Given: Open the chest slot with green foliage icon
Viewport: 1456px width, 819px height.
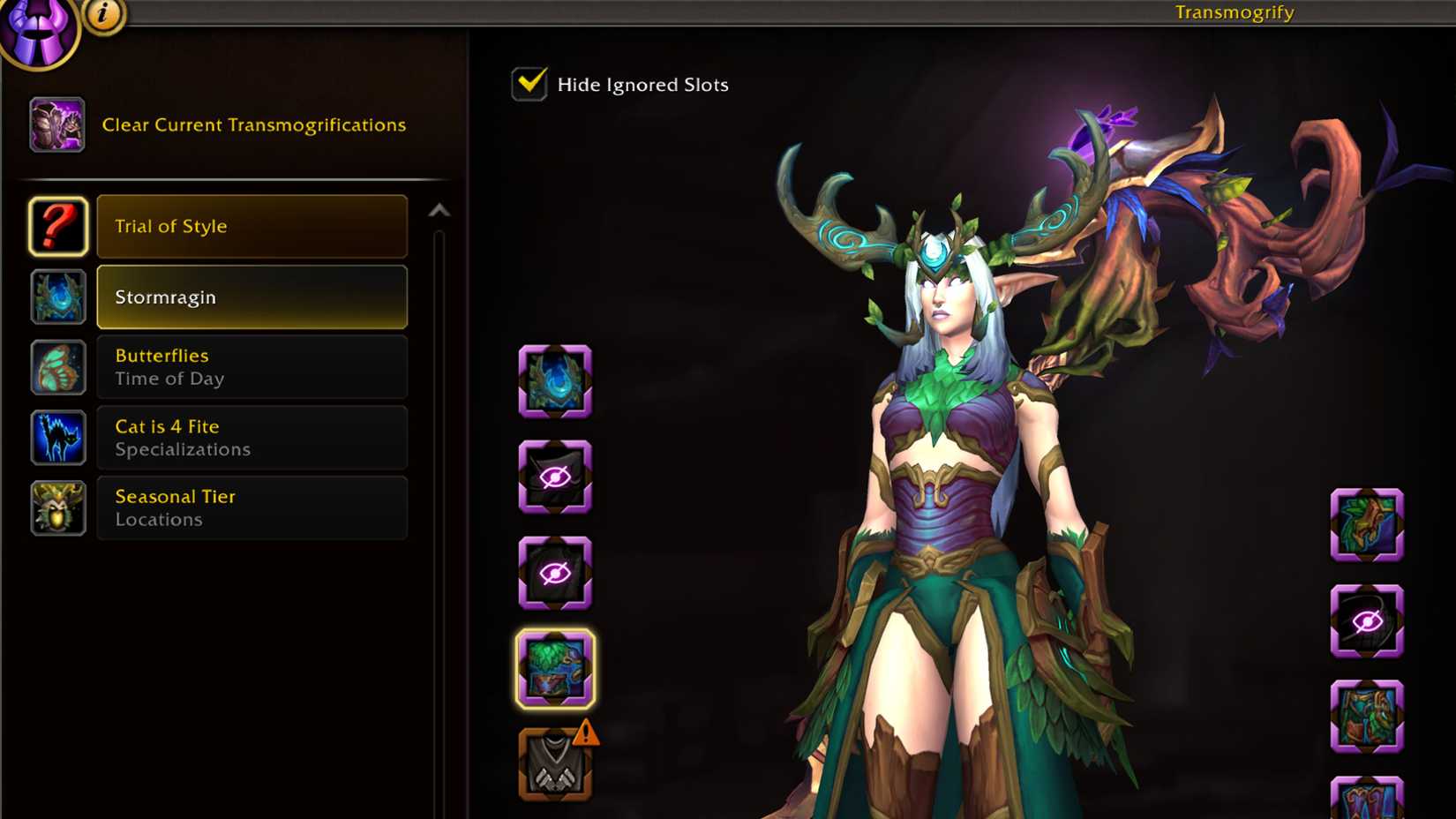Looking at the screenshot, I should [554, 669].
